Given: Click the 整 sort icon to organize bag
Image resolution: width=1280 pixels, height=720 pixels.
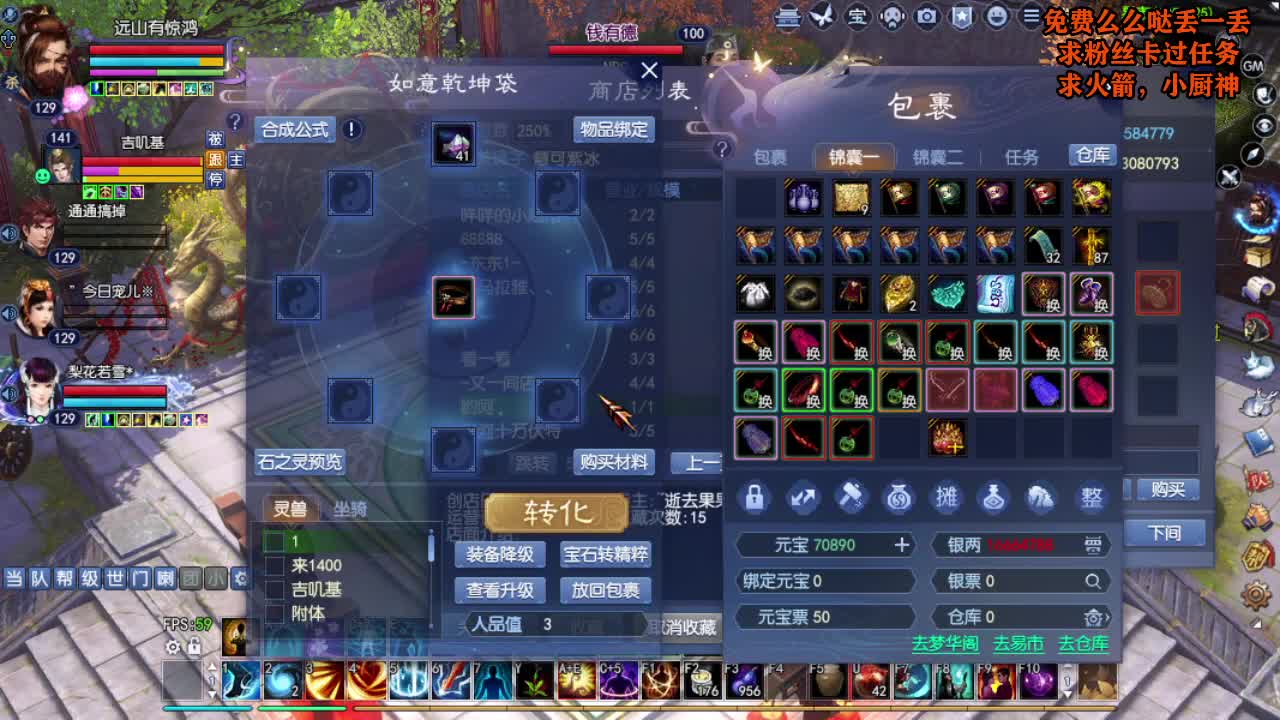Looking at the screenshot, I should click(1091, 499).
